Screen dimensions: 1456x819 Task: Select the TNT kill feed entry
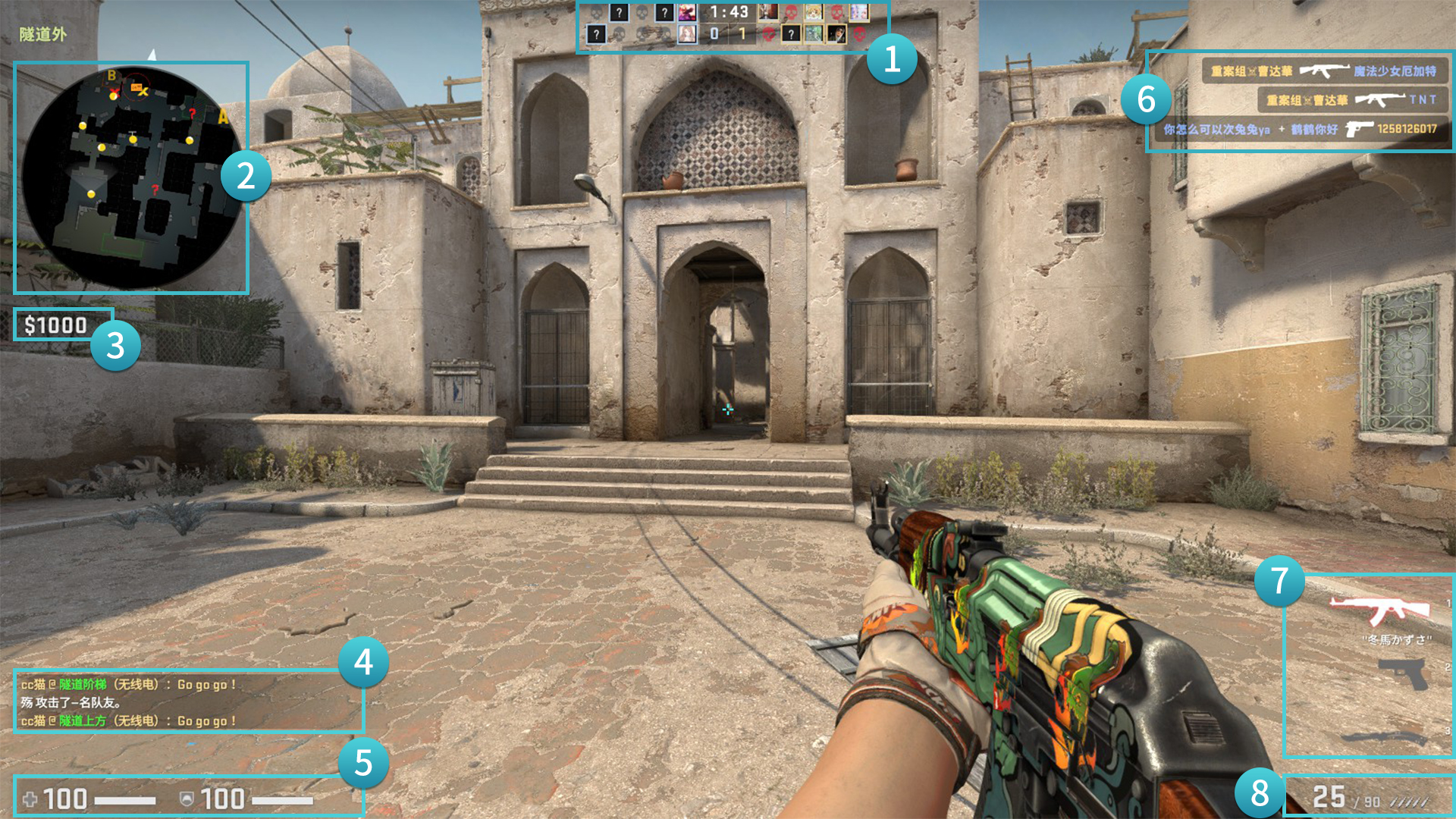[1353, 100]
